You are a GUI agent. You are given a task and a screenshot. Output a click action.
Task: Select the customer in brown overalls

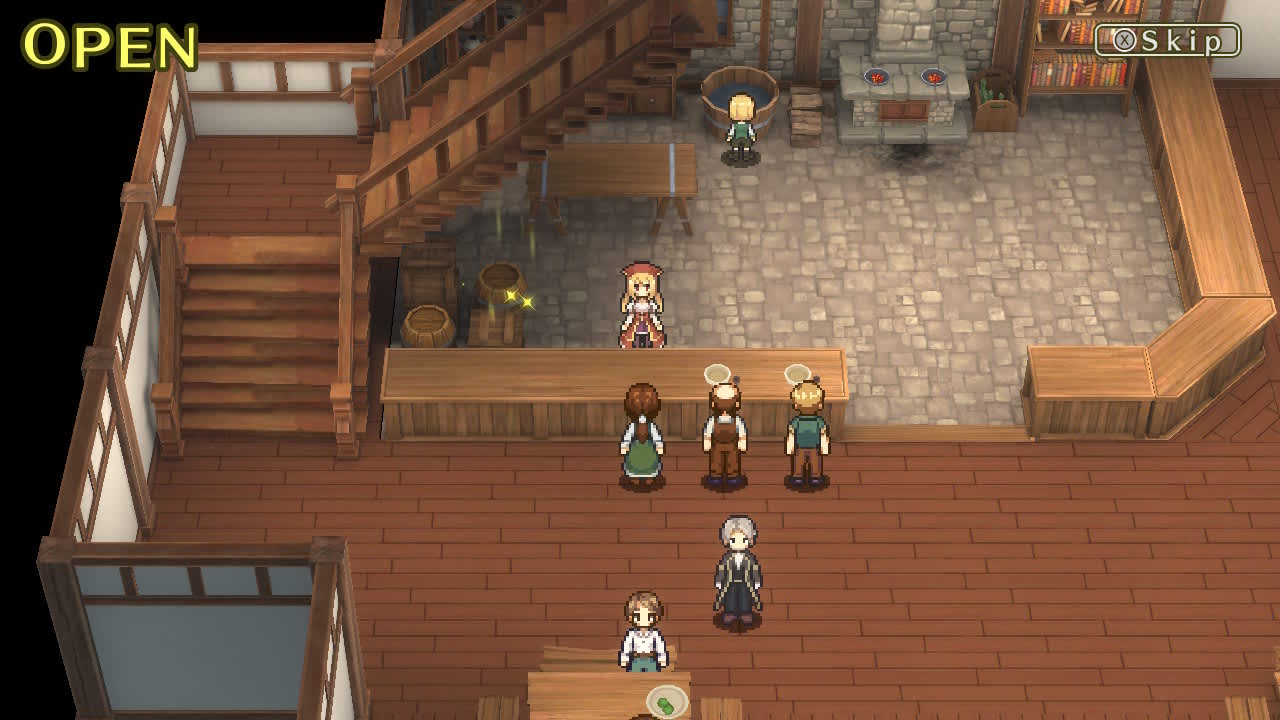click(725, 440)
